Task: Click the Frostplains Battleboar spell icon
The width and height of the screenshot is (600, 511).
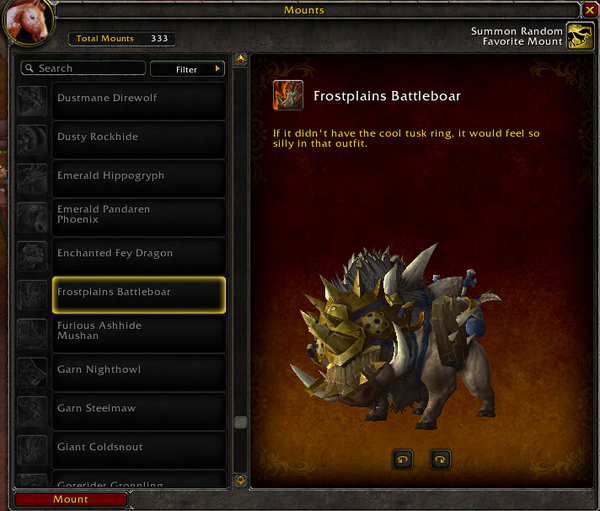Action: tap(288, 96)
